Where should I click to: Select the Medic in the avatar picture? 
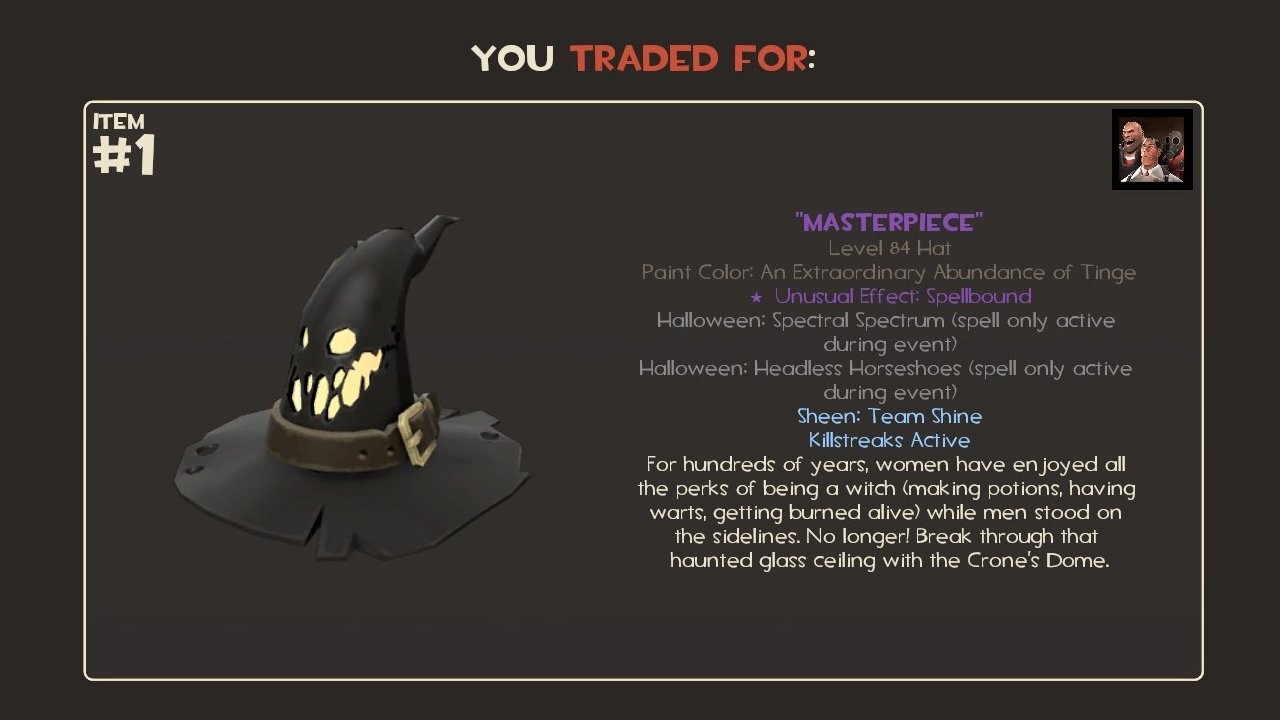1148,152
